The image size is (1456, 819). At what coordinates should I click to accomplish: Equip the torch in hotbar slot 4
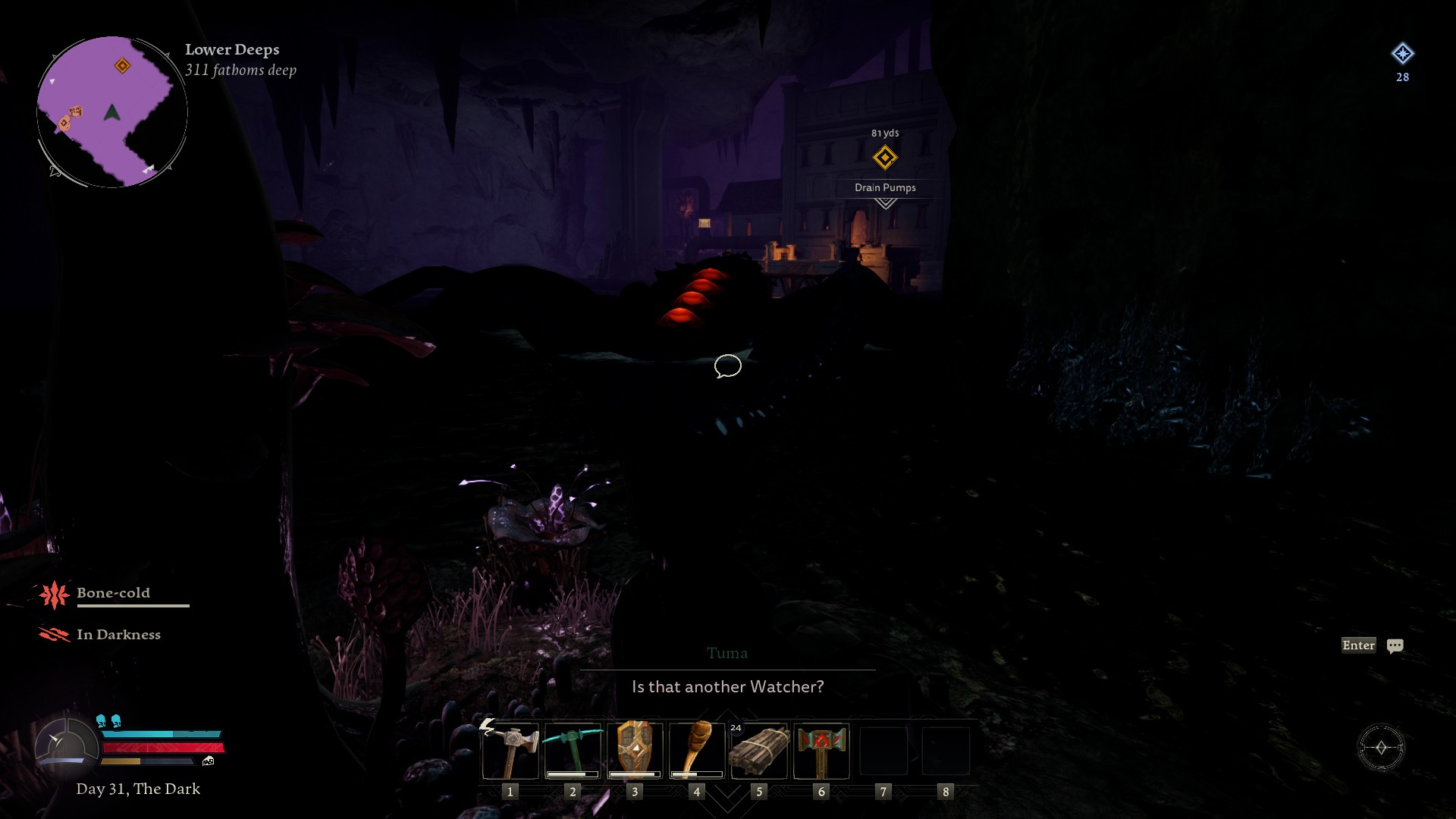tap(697, 751)
